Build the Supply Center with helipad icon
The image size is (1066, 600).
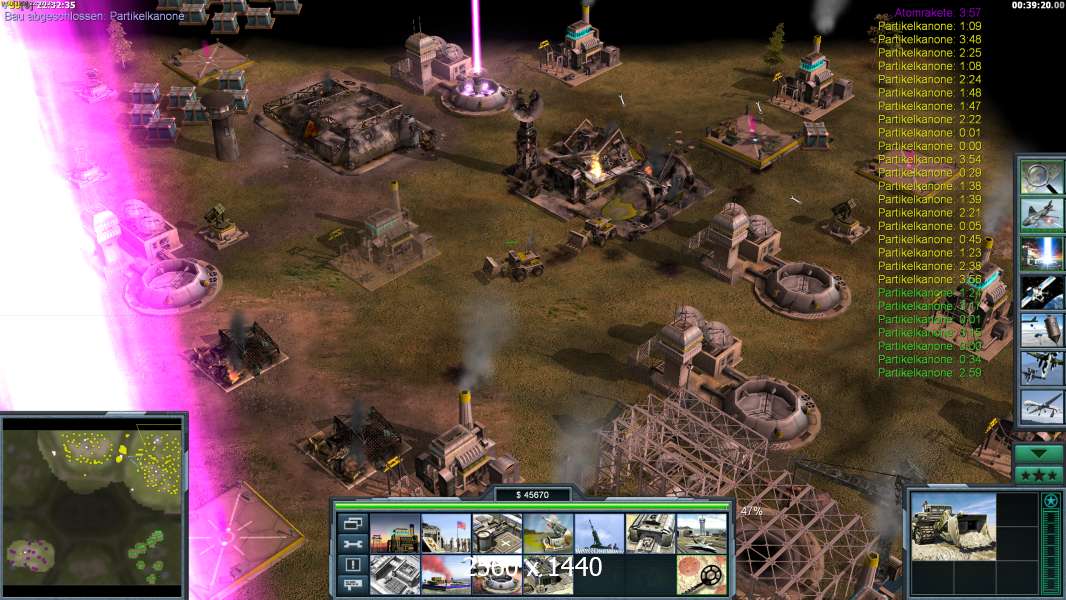pos(497,534)
